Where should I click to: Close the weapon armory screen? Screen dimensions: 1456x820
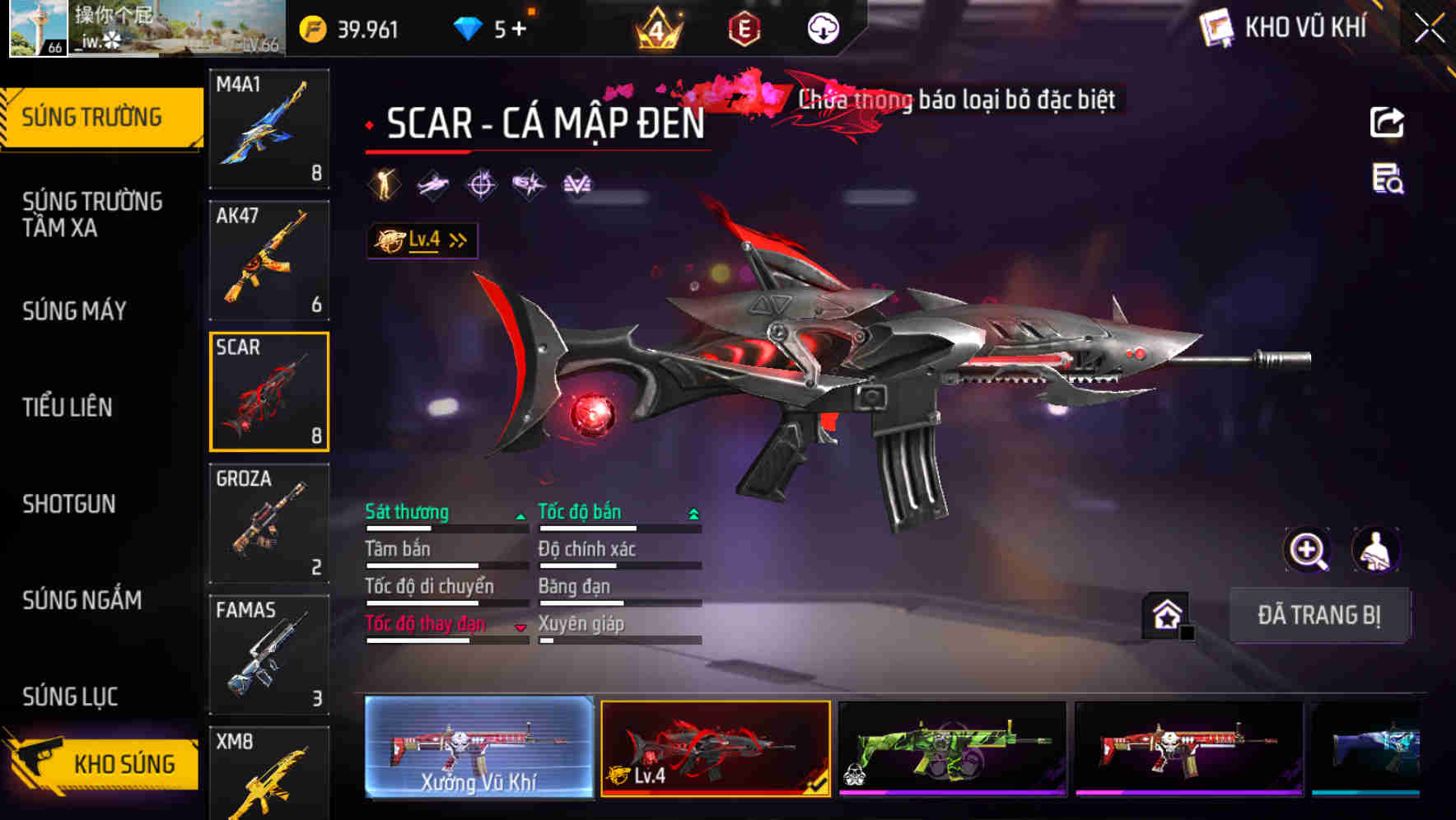(1430, 28)
